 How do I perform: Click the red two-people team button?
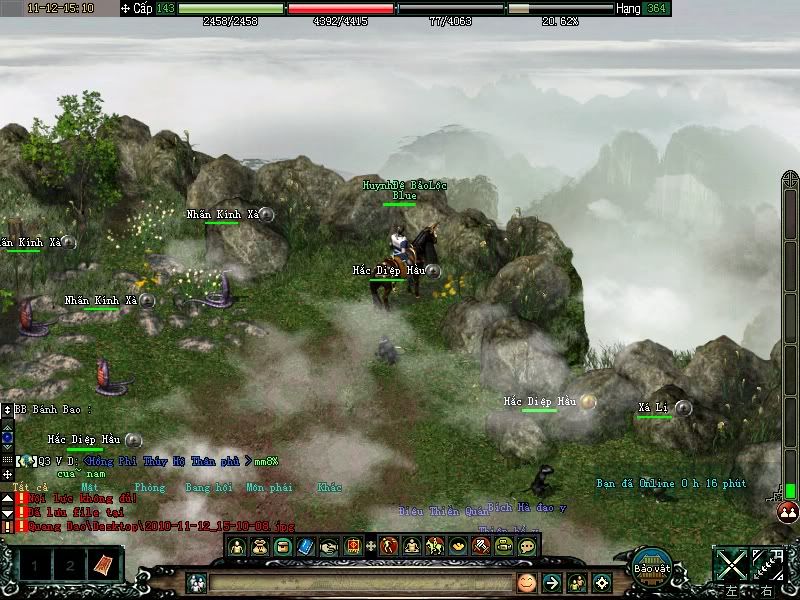click(x=788, y=511)
